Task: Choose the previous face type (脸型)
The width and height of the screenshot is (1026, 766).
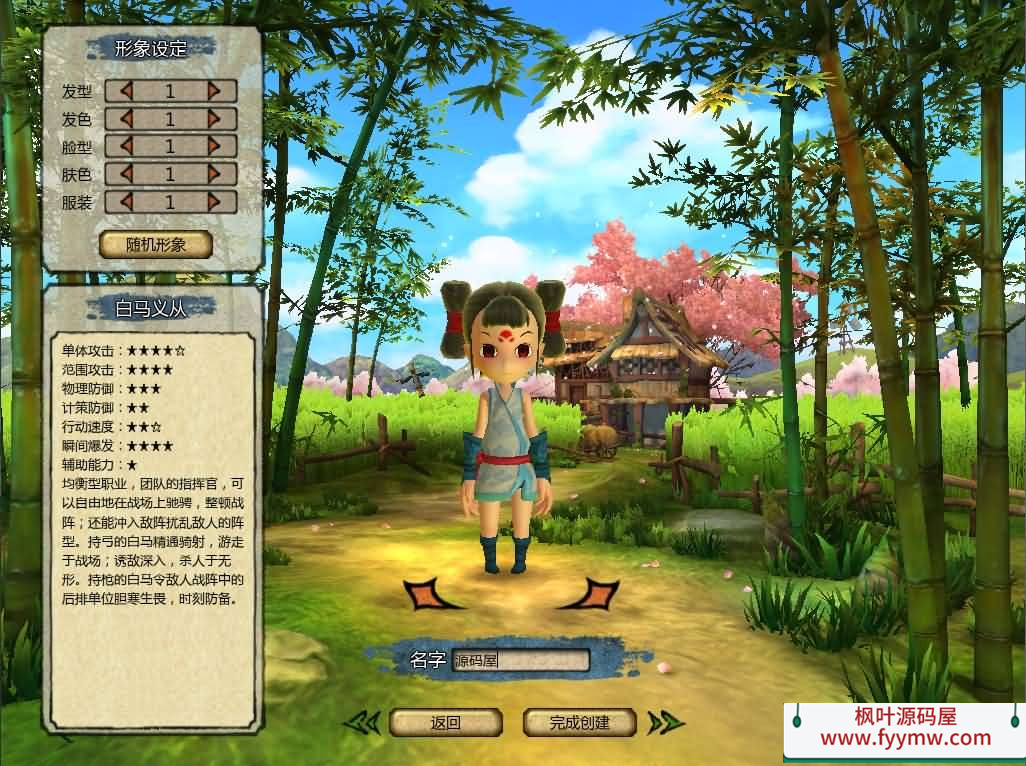Action: [126, 146]
